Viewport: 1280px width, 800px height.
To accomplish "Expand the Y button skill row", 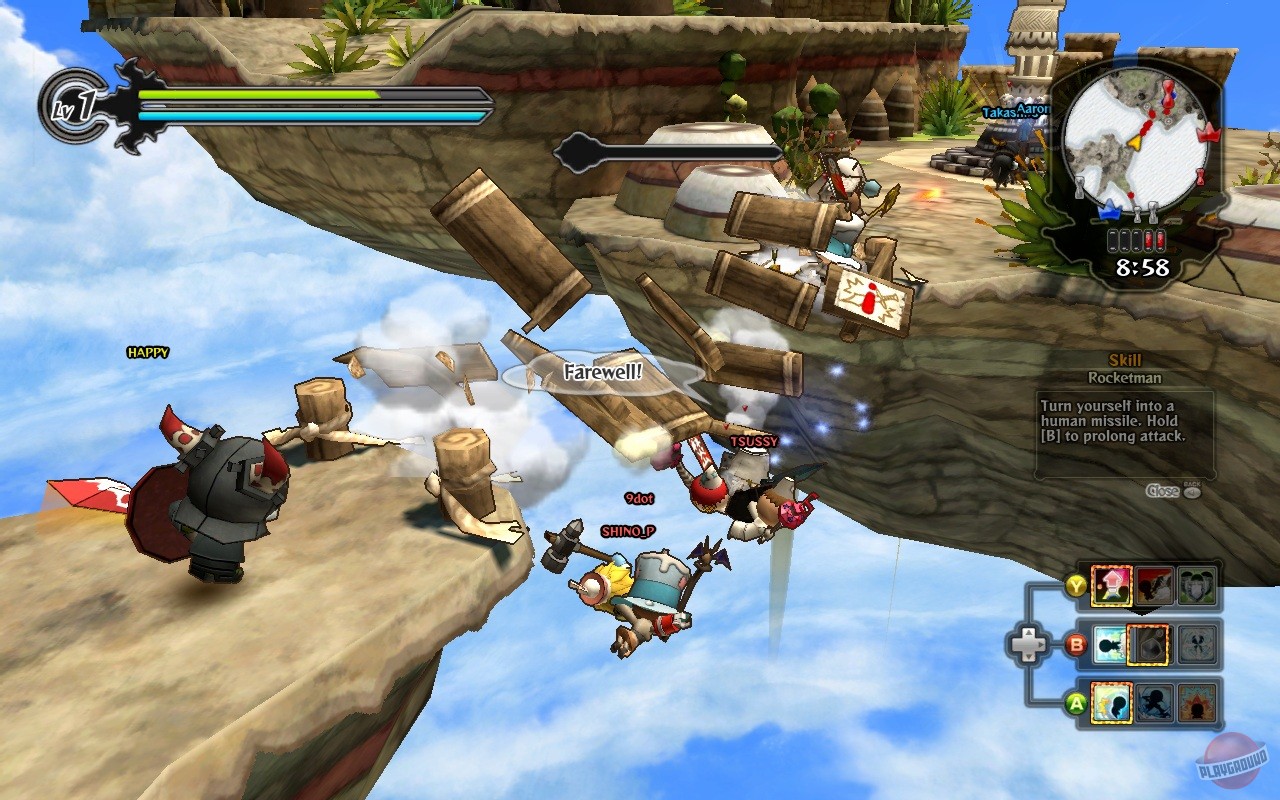I will pos(1074,585).
